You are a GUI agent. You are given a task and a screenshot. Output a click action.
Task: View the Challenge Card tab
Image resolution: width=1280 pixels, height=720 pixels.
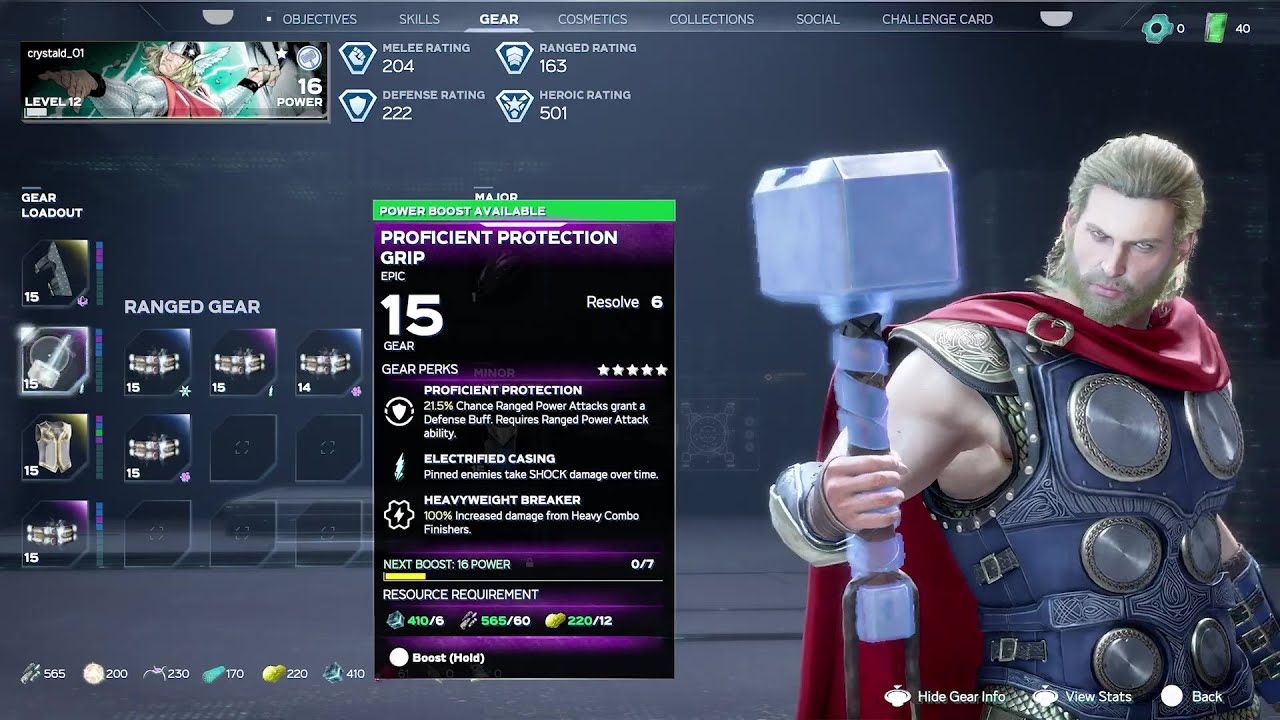[x=937, y=19]
